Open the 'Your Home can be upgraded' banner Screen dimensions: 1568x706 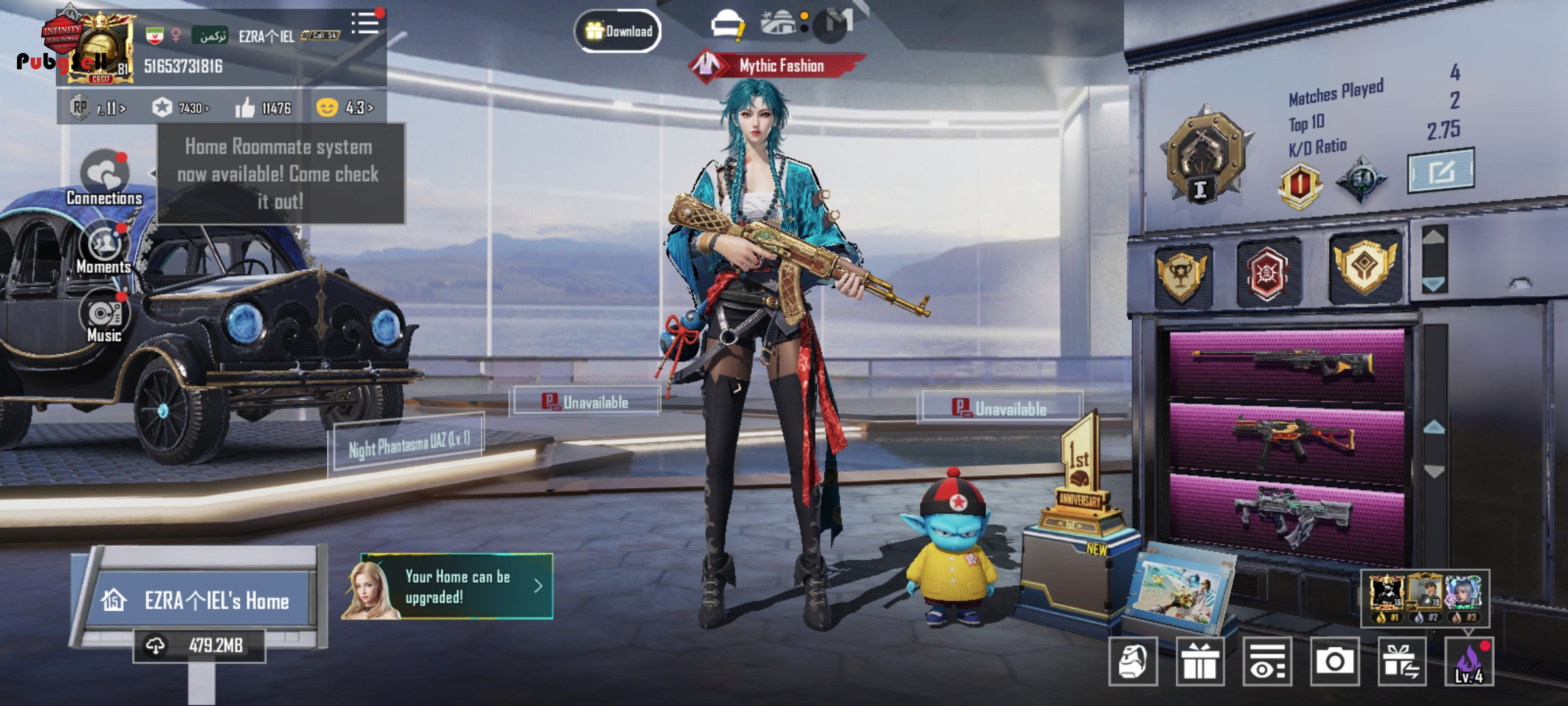click(x=457, y=586)
